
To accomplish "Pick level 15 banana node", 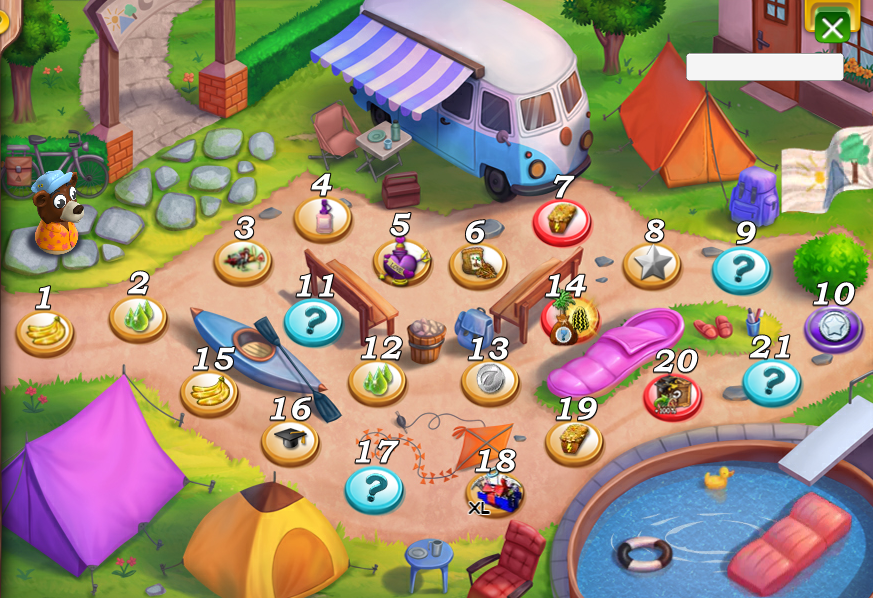I will coord(569,319).
